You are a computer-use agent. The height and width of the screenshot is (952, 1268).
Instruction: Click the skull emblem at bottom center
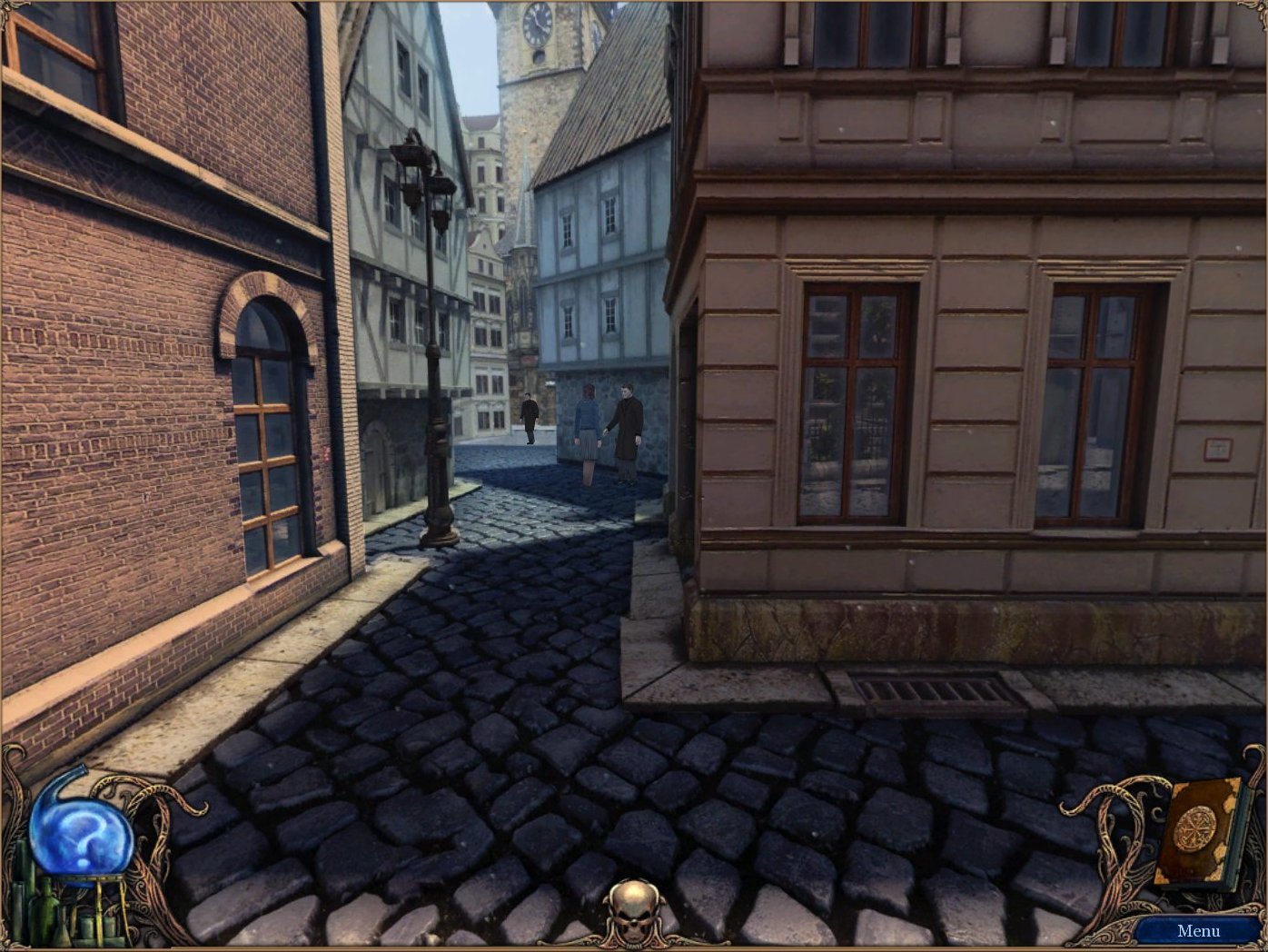[x=633, y=911]
